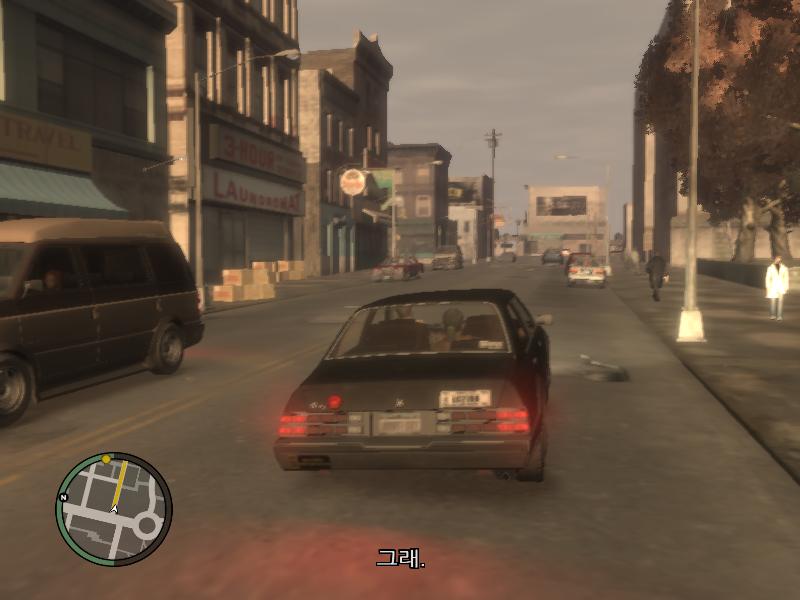Select the north "N" compass marker
This screenshot has width=800, height=600.
63,497
